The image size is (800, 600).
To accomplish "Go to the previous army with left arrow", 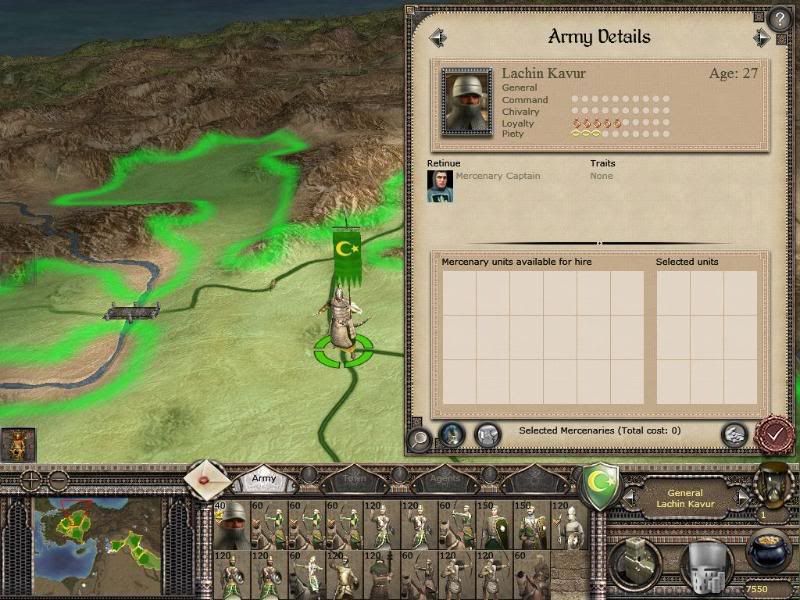I will tap(437, 38).
